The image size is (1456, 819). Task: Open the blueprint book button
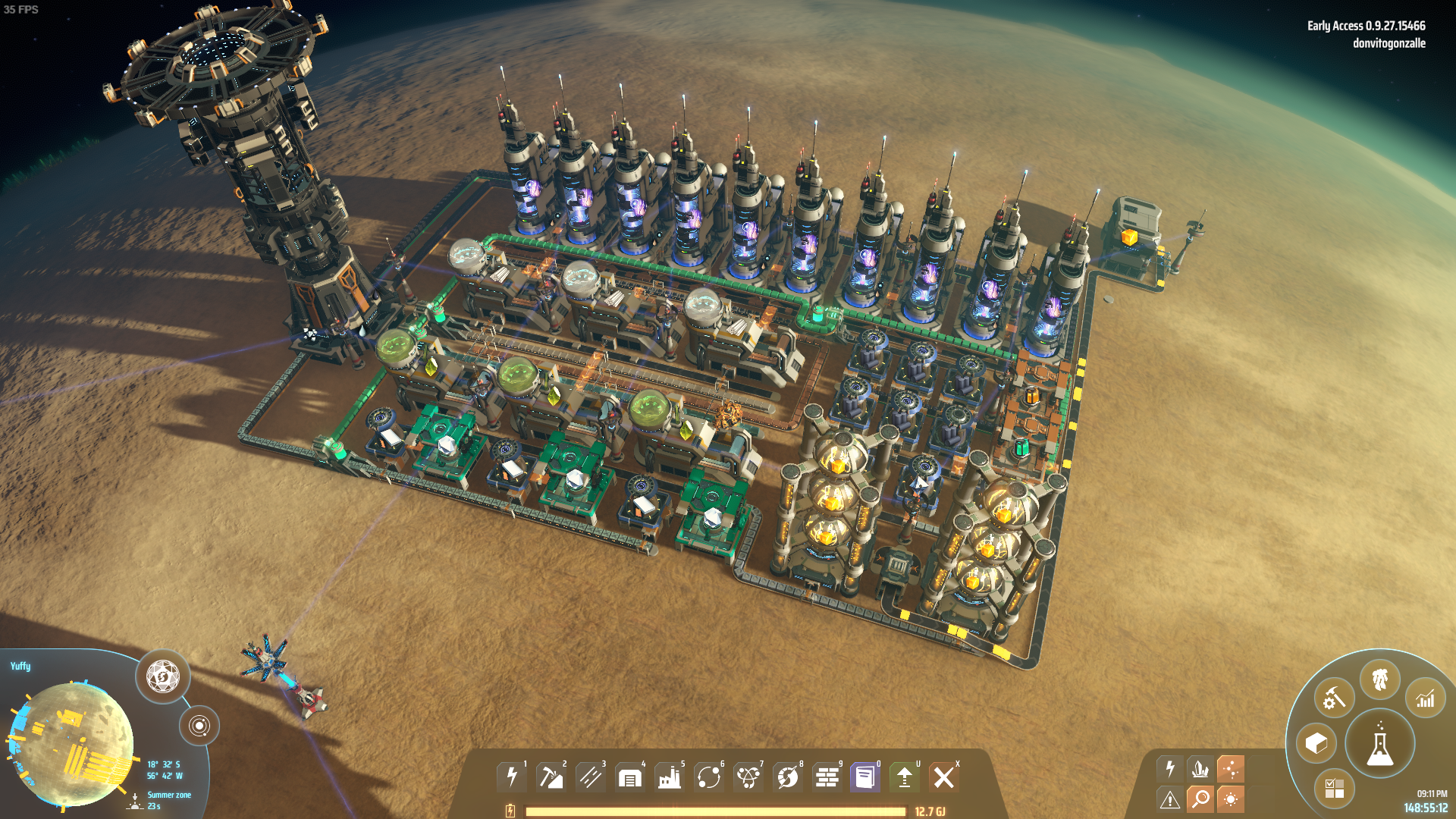[864, 777]
